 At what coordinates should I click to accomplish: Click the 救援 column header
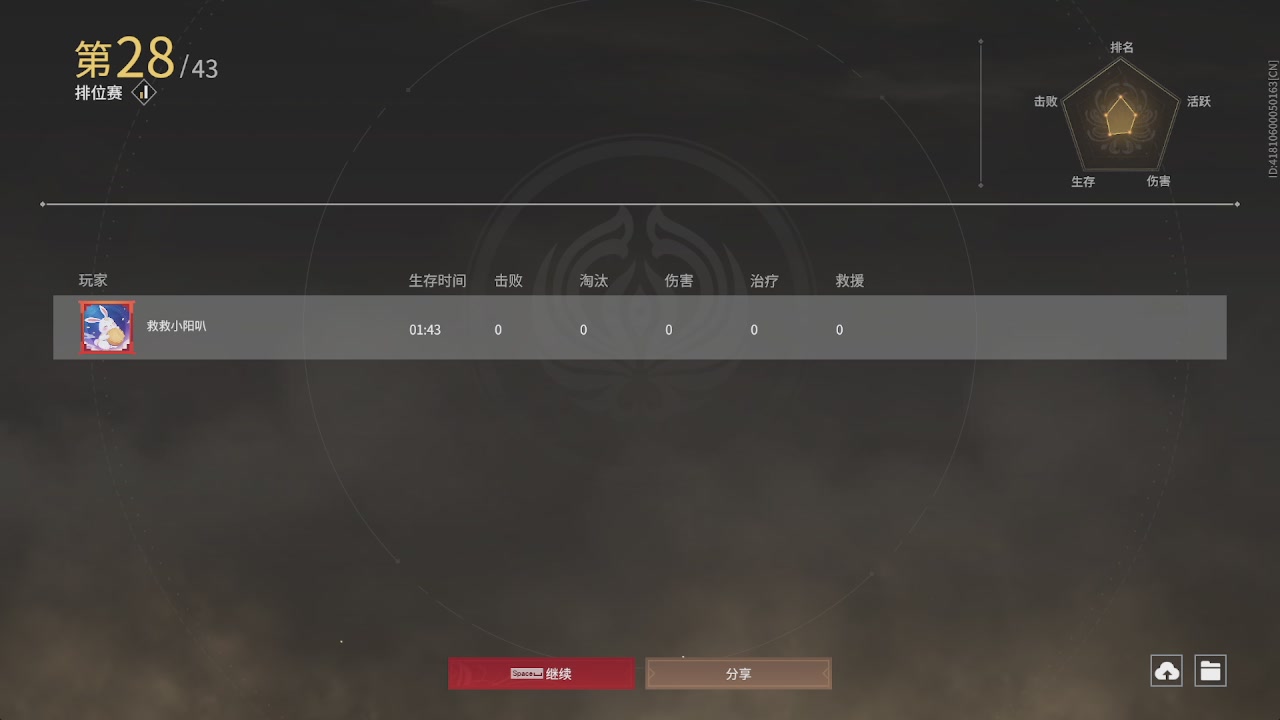coord(848,280)
